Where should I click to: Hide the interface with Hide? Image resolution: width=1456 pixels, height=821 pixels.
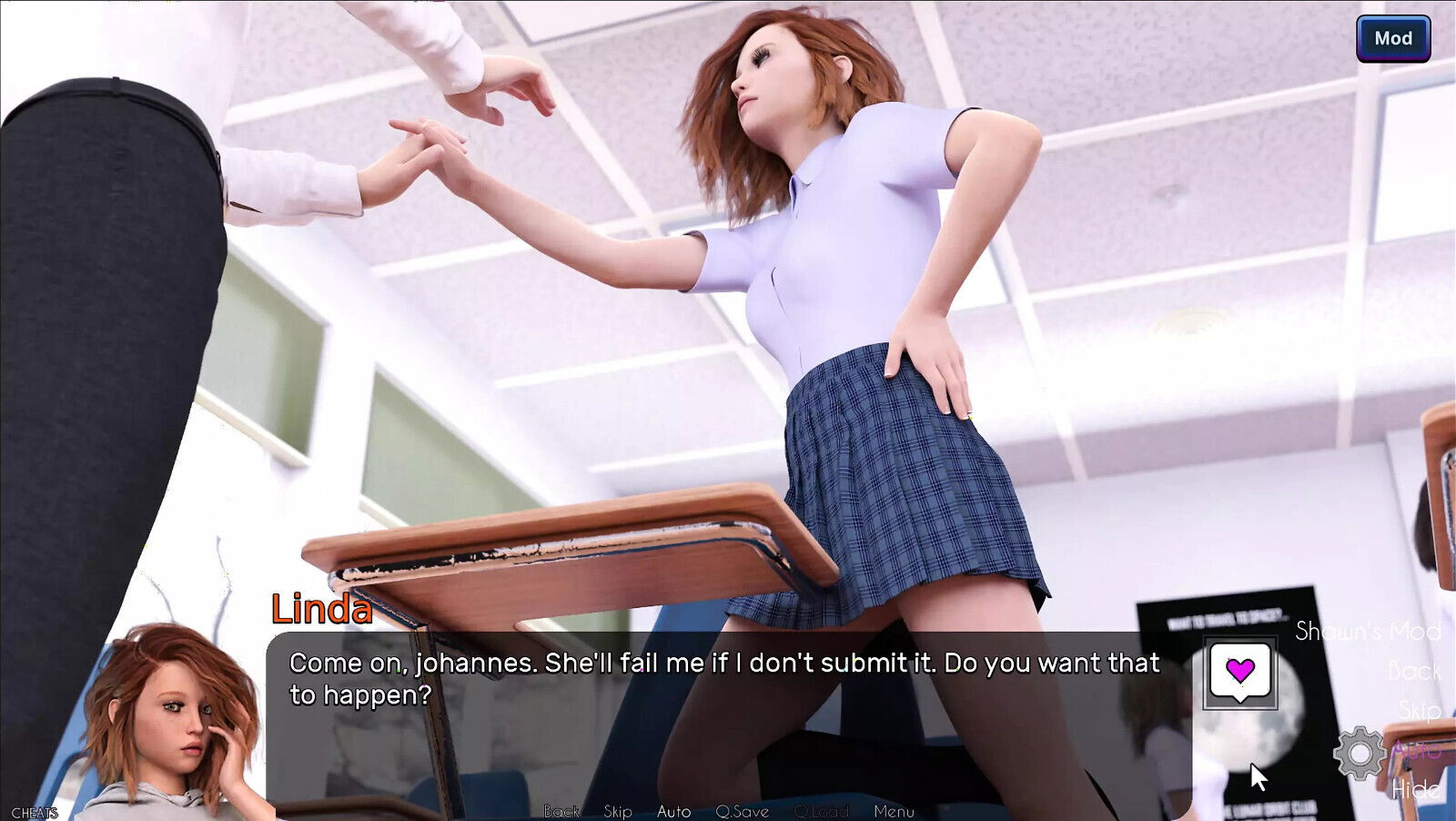[x=1416, y=789]
